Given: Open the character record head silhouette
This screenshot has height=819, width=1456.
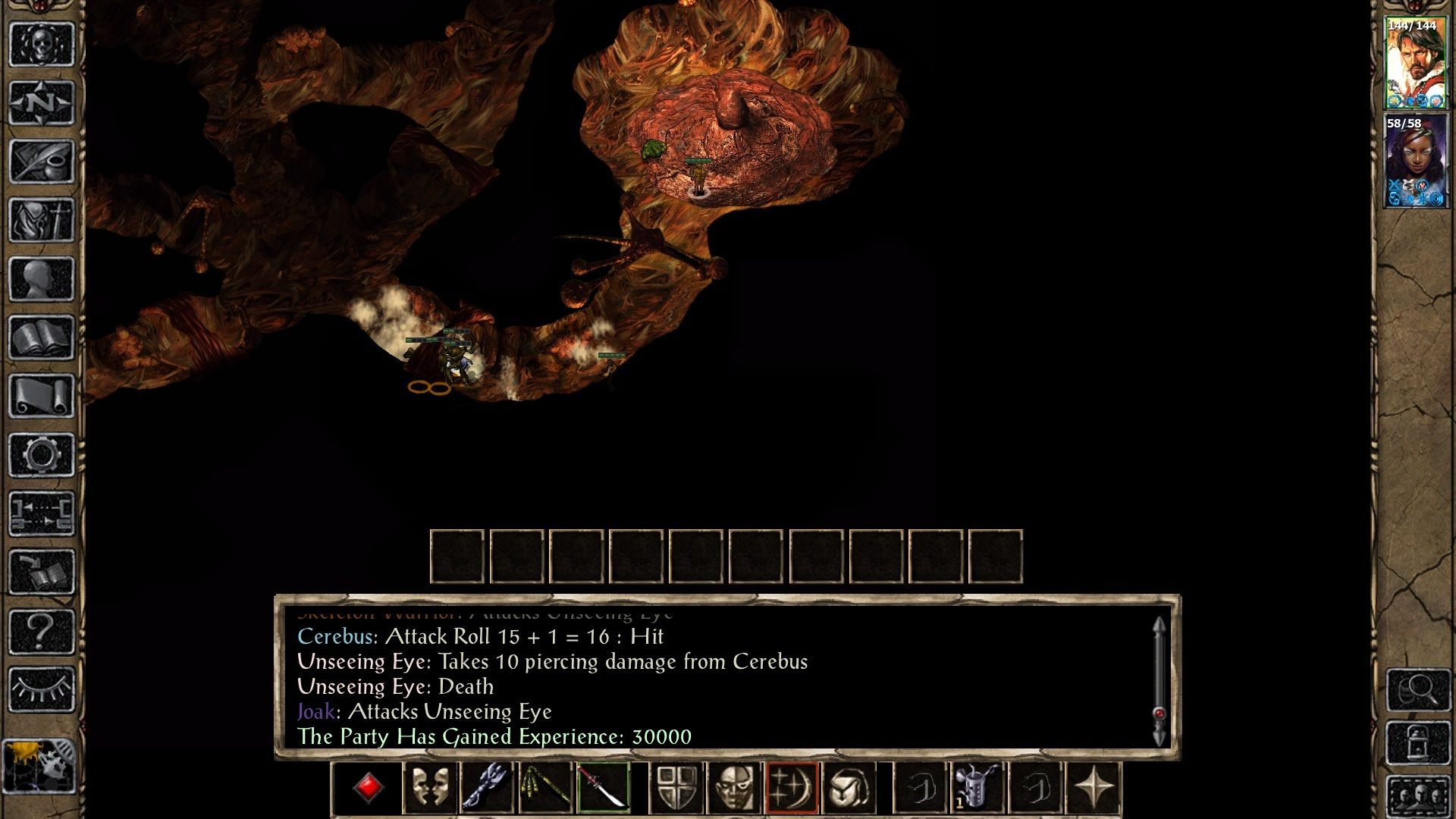Looking at the screenshot, I should coord(42,279).
